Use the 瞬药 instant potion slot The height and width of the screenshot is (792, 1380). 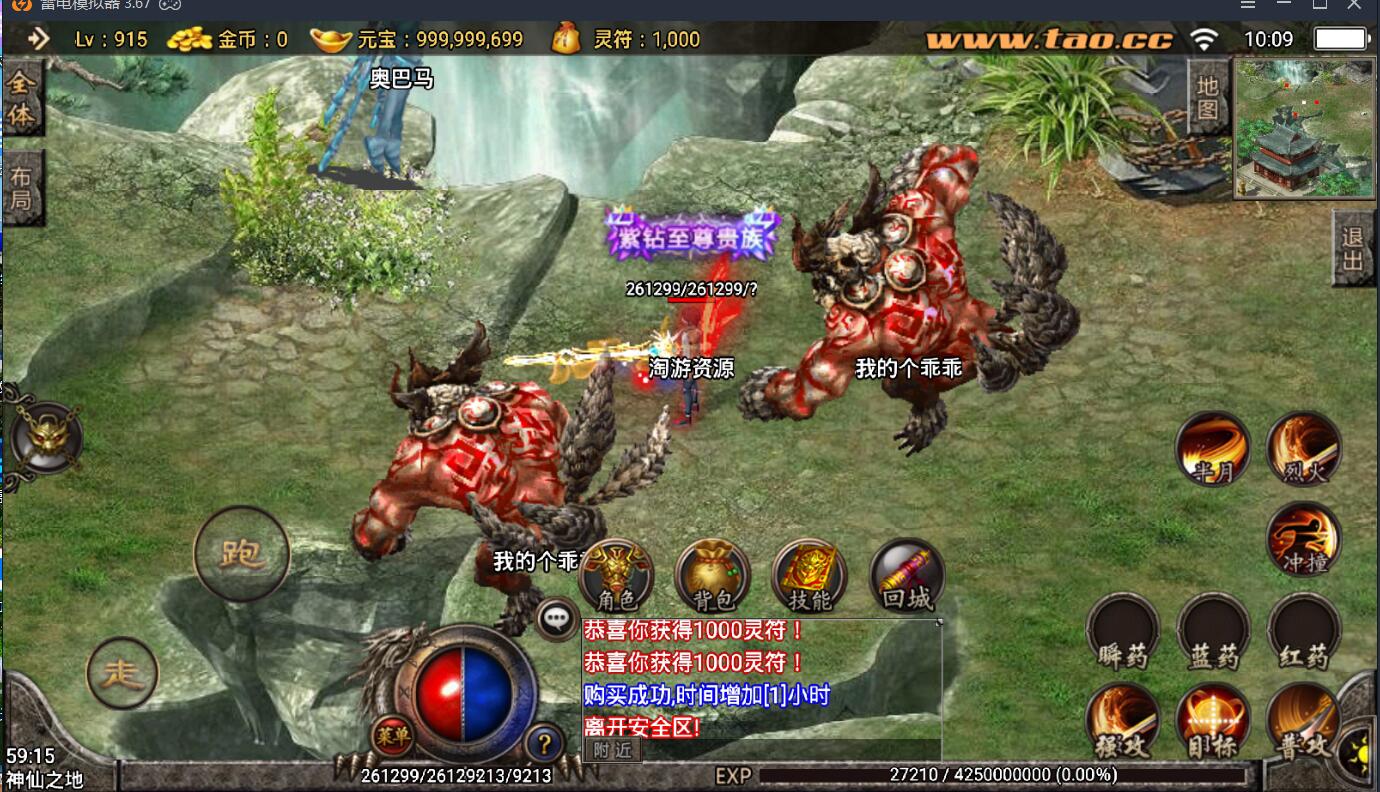click(1122, 631)
